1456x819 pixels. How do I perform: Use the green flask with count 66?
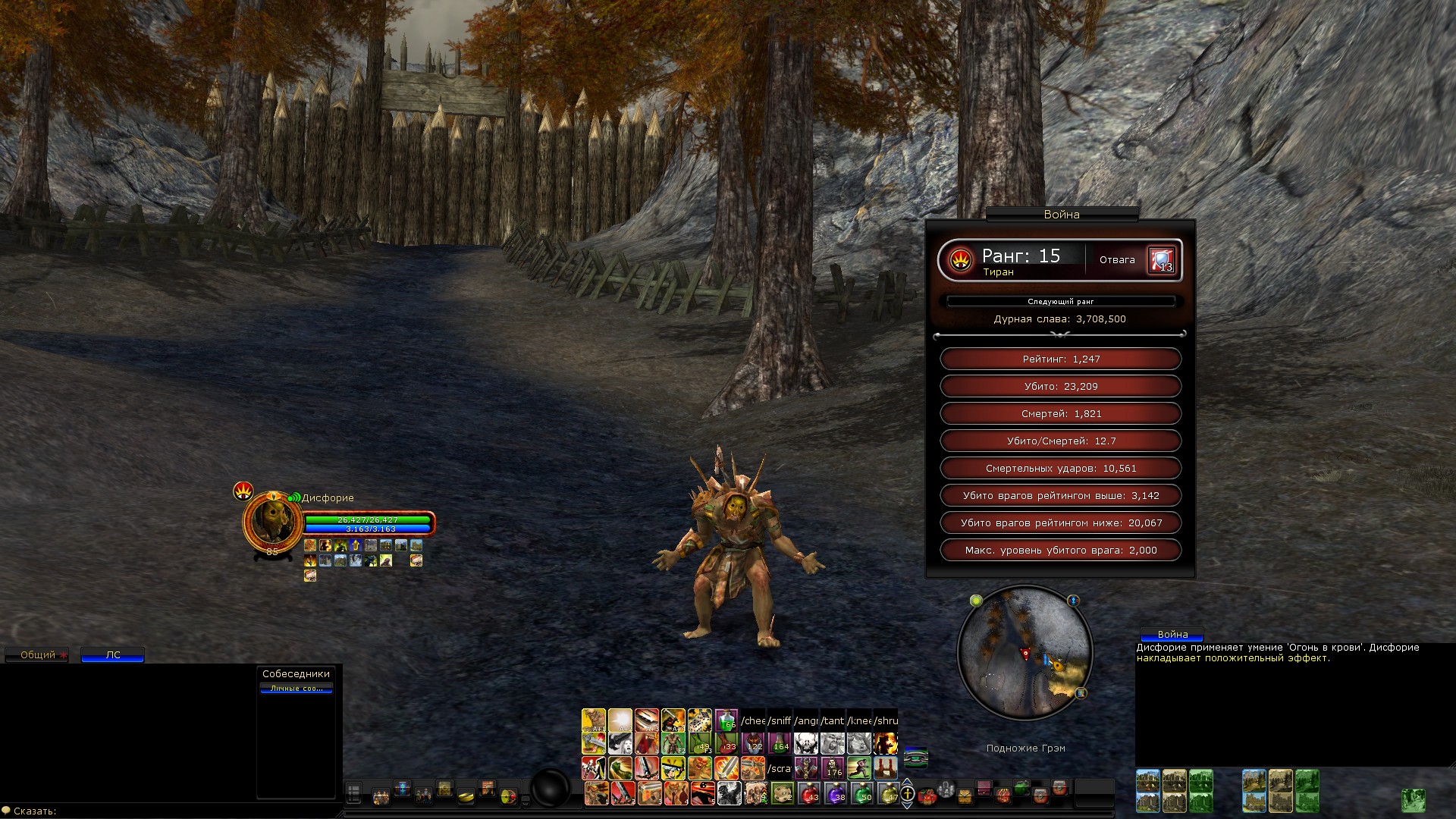click(726, 720)
